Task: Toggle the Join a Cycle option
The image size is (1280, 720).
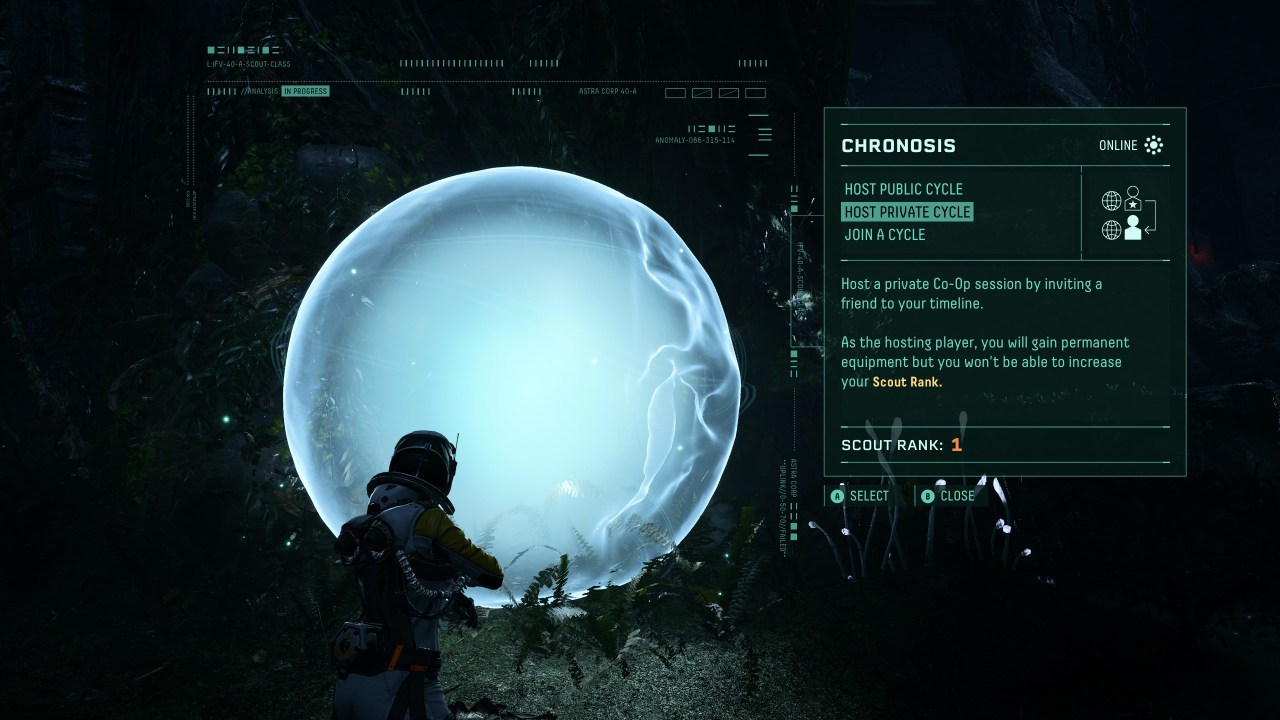Action: click(886, 234)
